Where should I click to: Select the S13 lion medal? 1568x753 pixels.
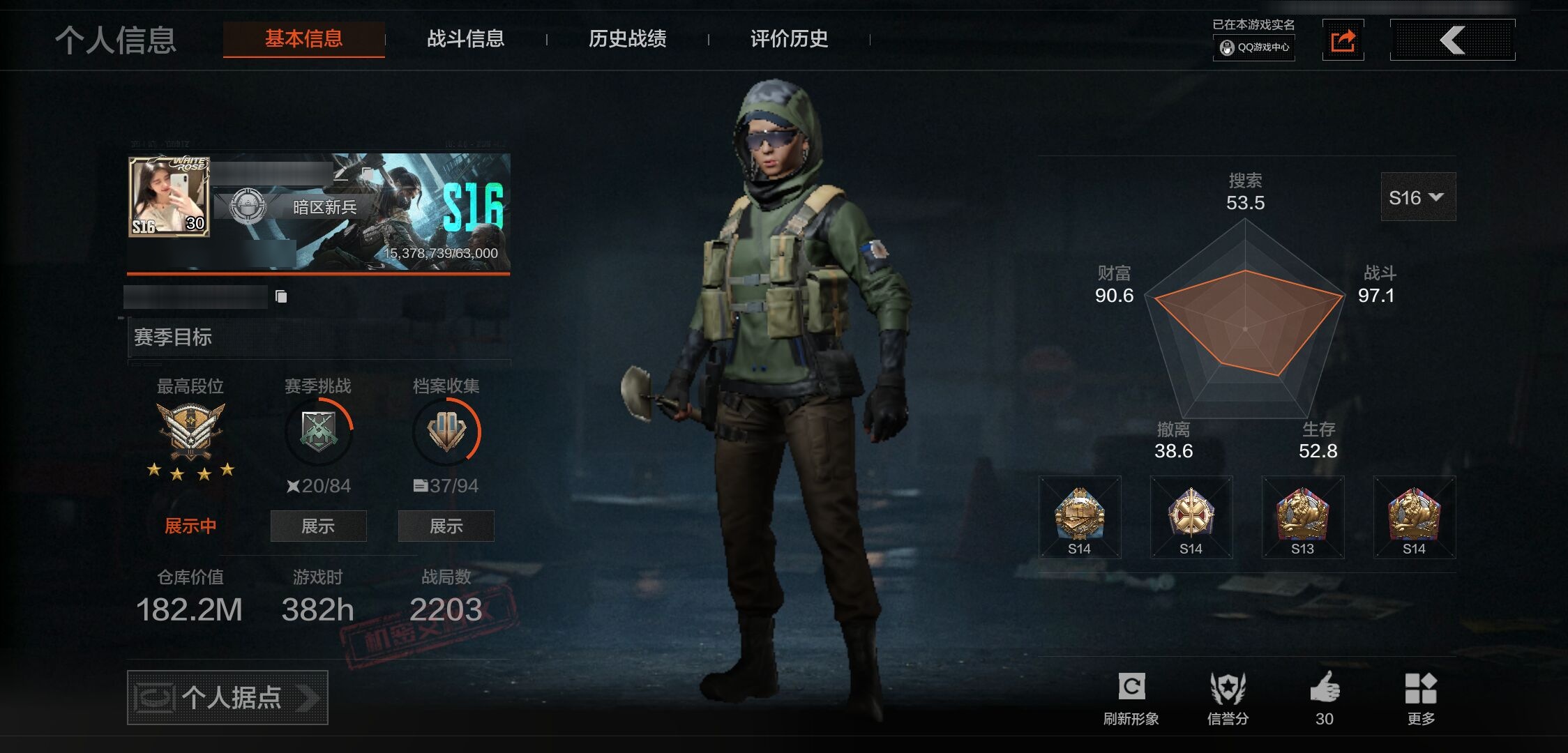[x=1302, y=517]
